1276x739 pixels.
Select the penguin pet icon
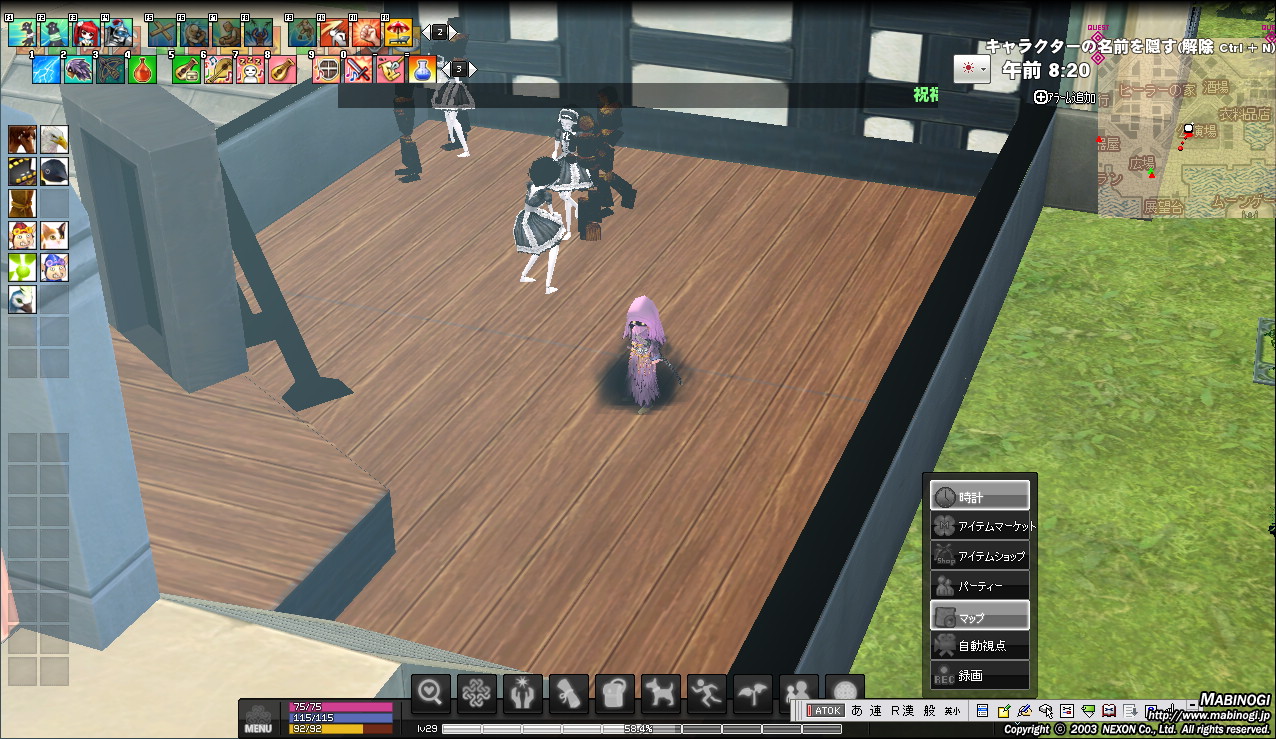point(54,171)
